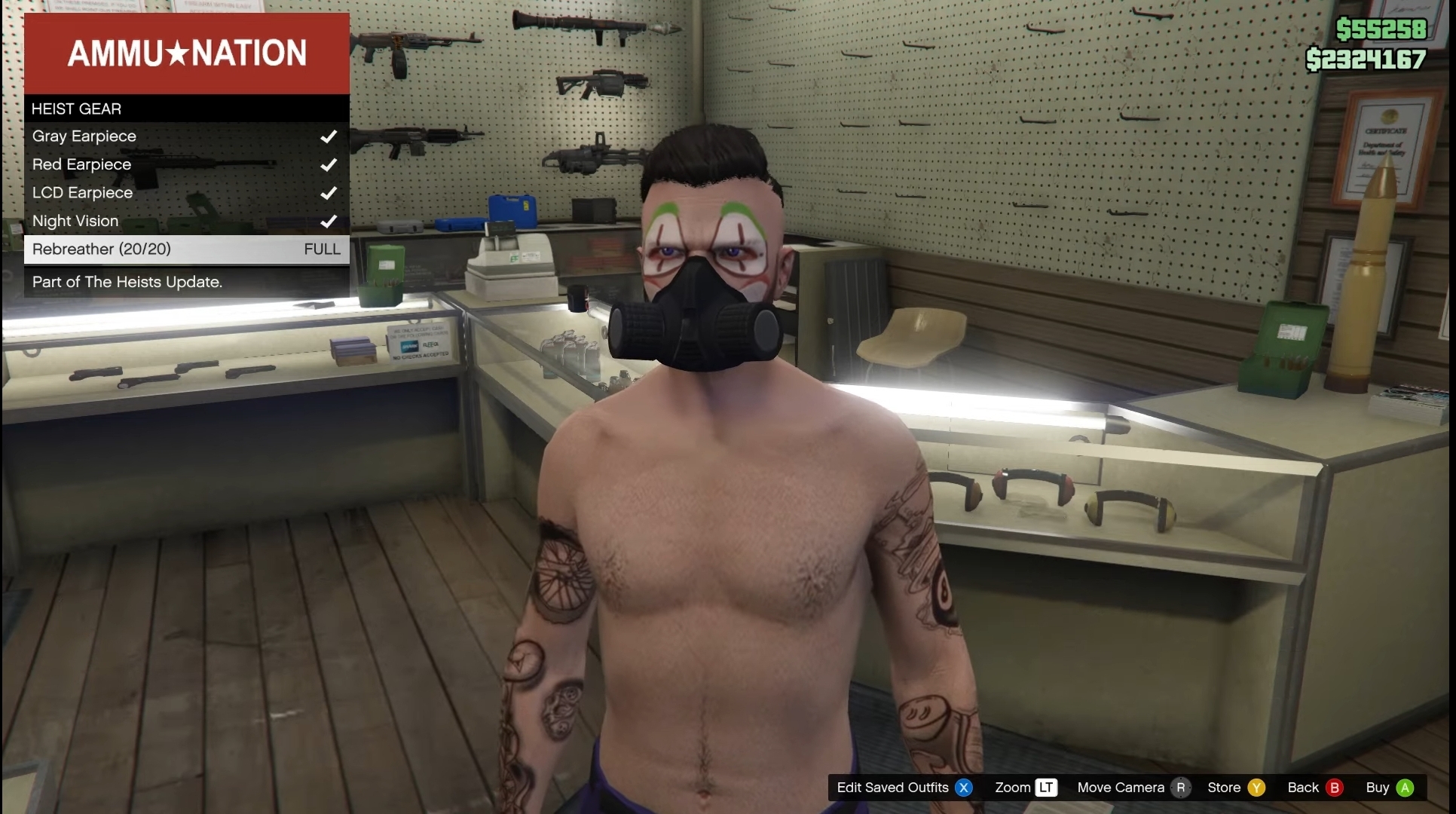
Task: Select the Gray Earpiece checkmark
Action: click(x=328, y=136)
